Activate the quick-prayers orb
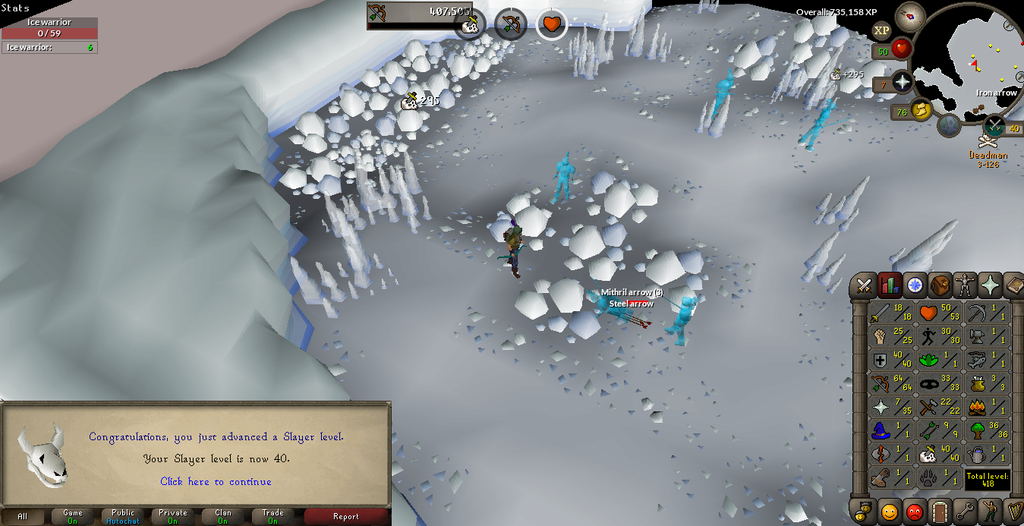 (903, 82)
